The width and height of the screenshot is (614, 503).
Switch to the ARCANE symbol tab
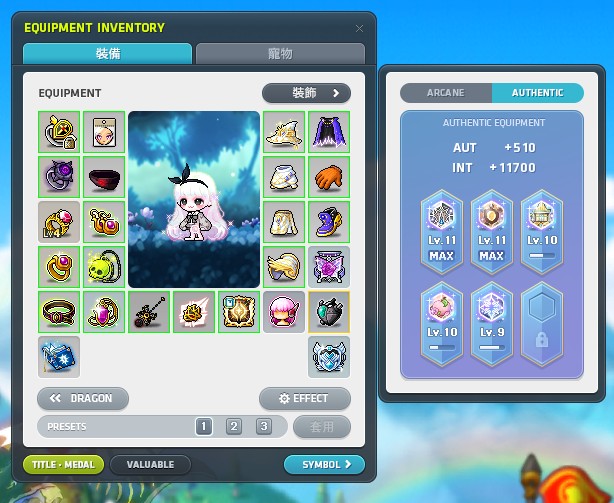[446, 93]
